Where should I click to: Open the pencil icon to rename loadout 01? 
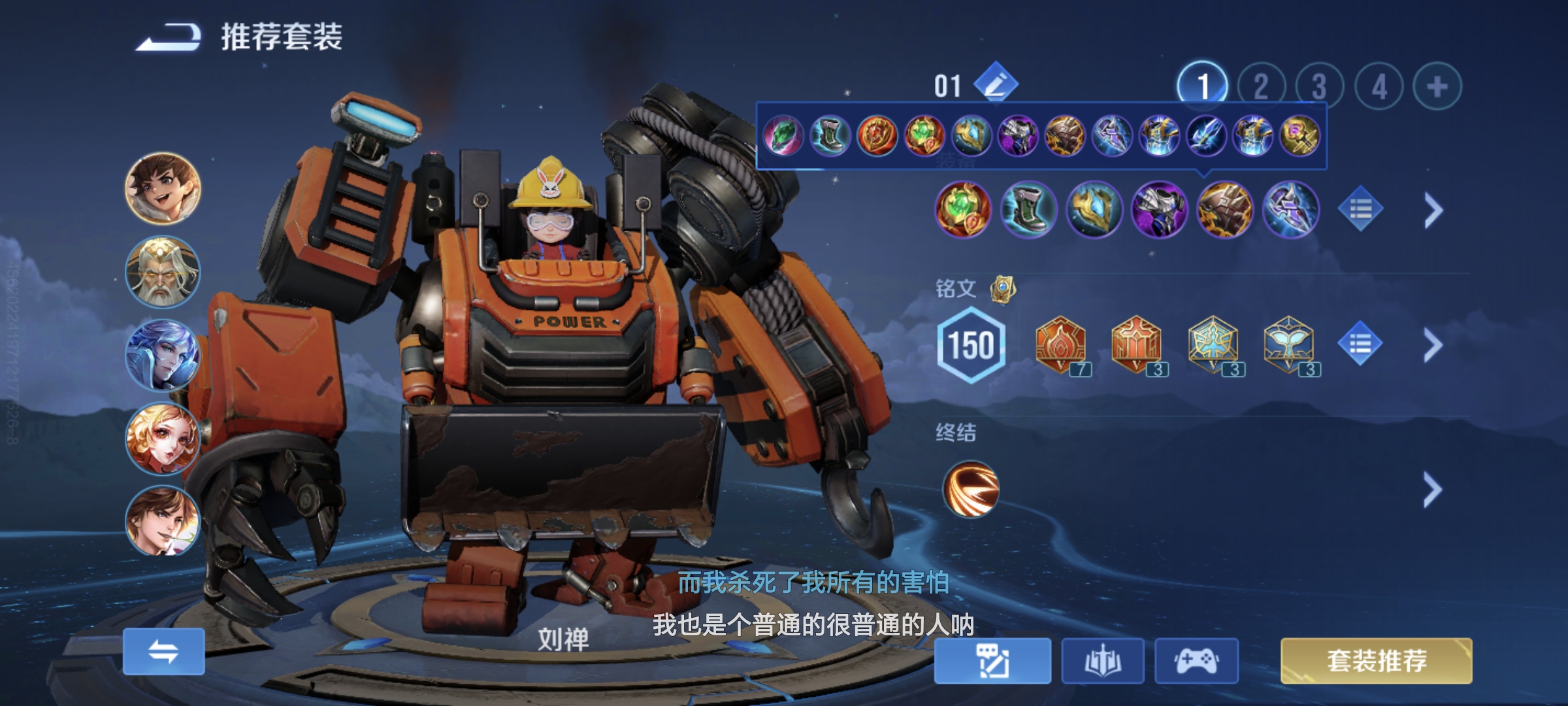click(x=997, y=84)
